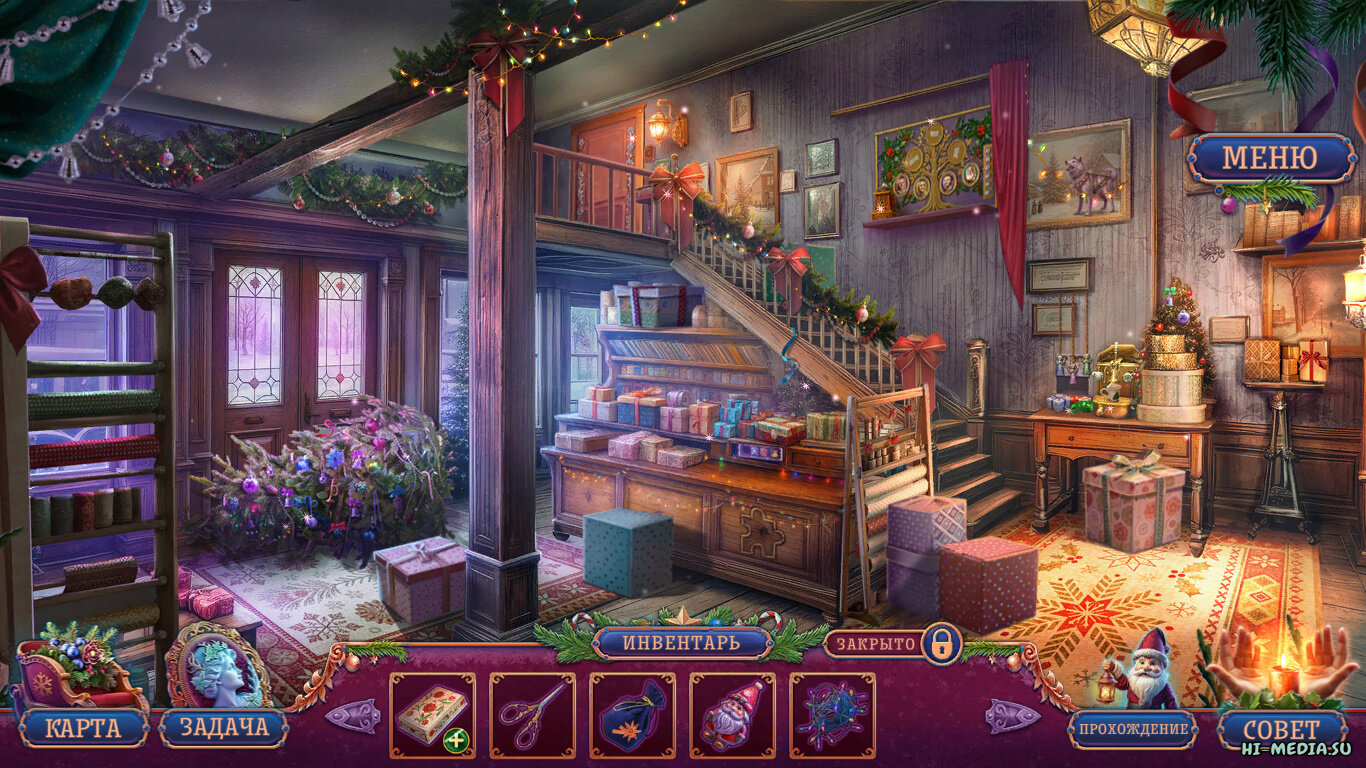1366x768 pixels.
Task: Click the СОВЕТ hint button
Action: (1282, 729)
